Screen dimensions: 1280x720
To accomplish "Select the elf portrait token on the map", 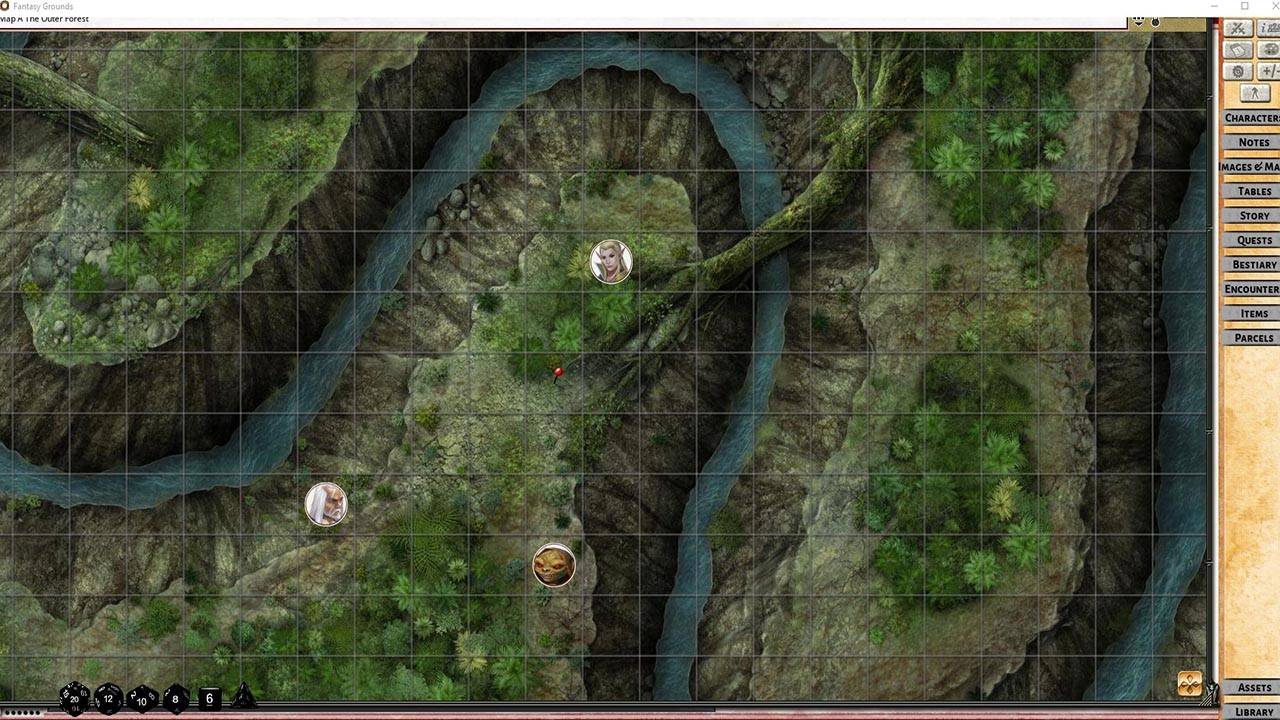I will coord(611,261).
